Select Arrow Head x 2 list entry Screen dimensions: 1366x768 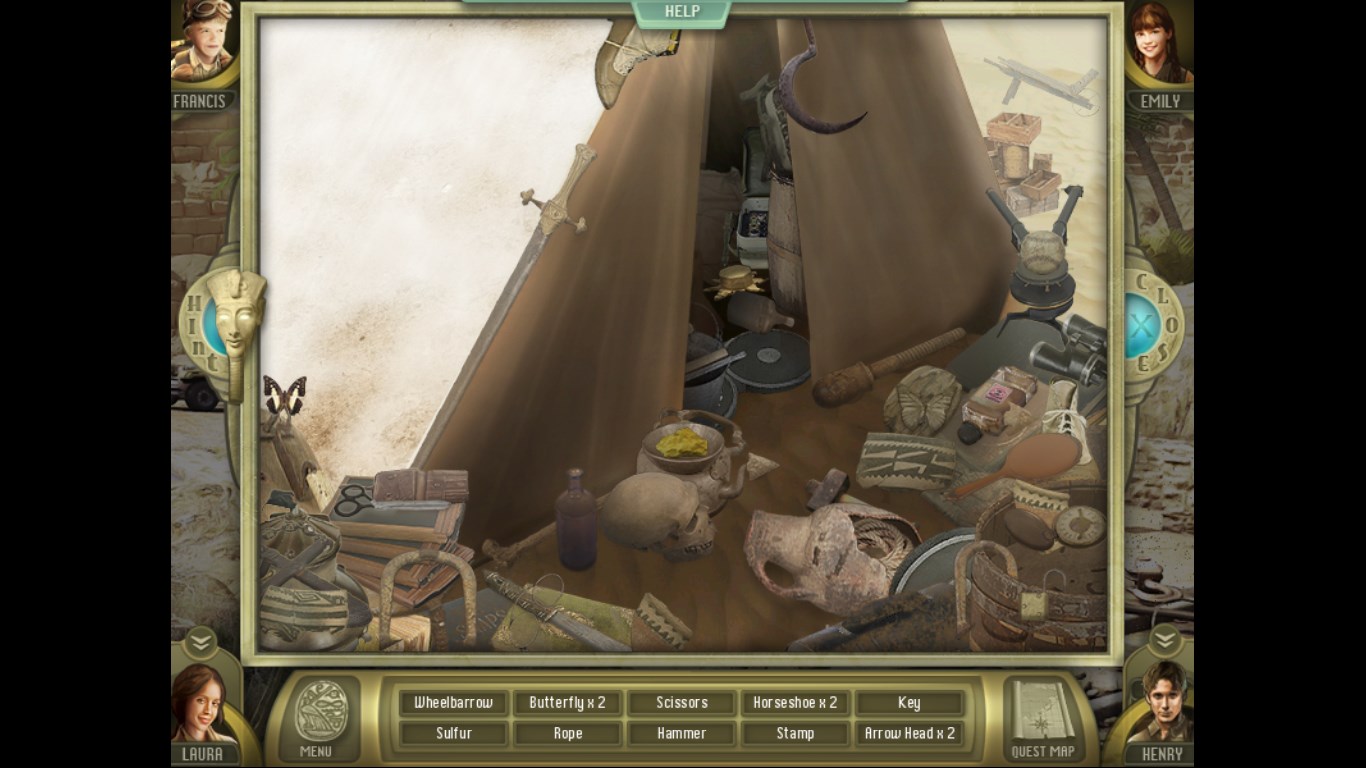(909, 734)
